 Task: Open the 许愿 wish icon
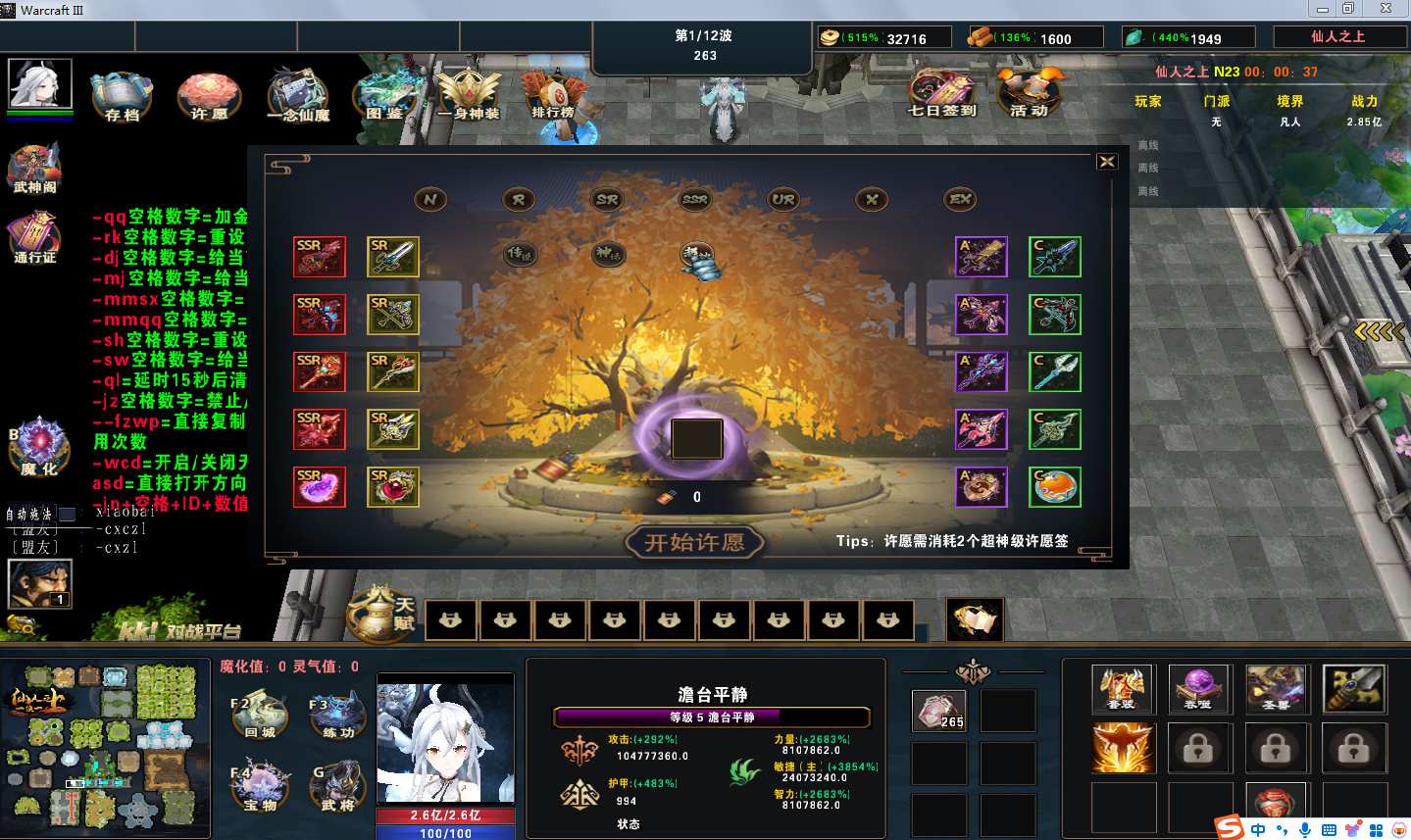[209, 97]
